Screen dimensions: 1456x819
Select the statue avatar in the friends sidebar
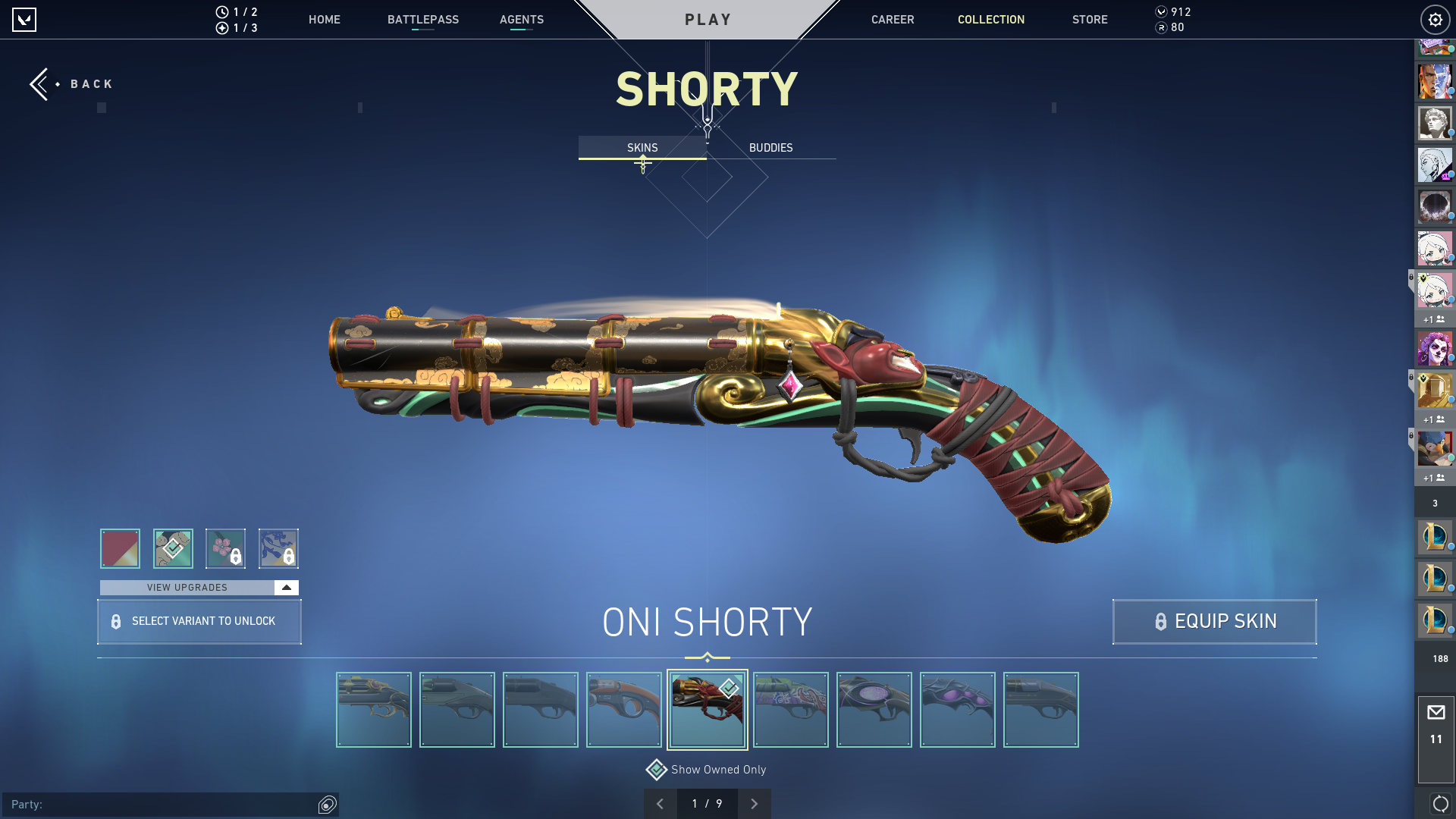click(1435, 123)
